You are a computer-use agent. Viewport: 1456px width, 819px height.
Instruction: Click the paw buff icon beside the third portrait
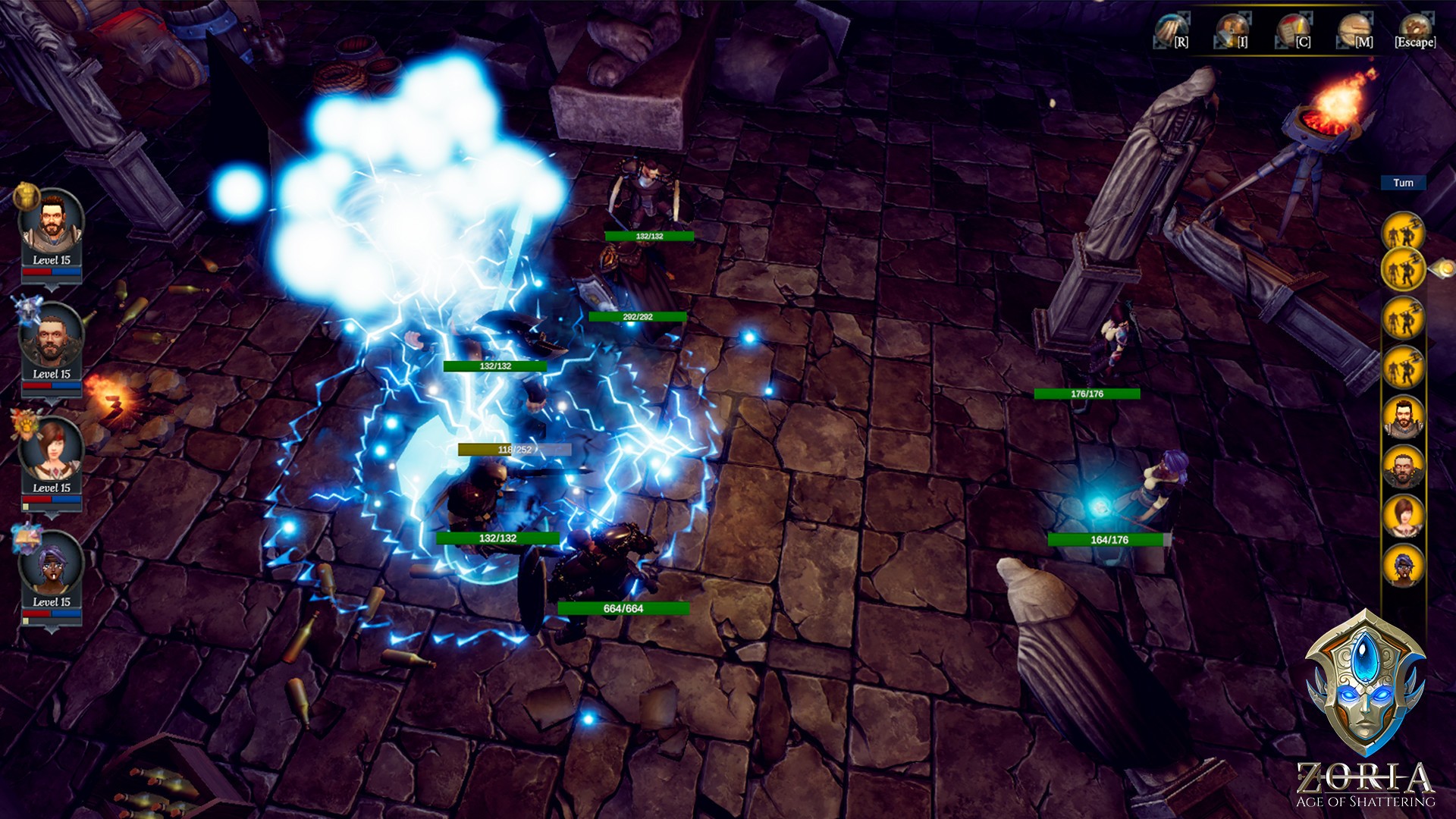(25, 425)
